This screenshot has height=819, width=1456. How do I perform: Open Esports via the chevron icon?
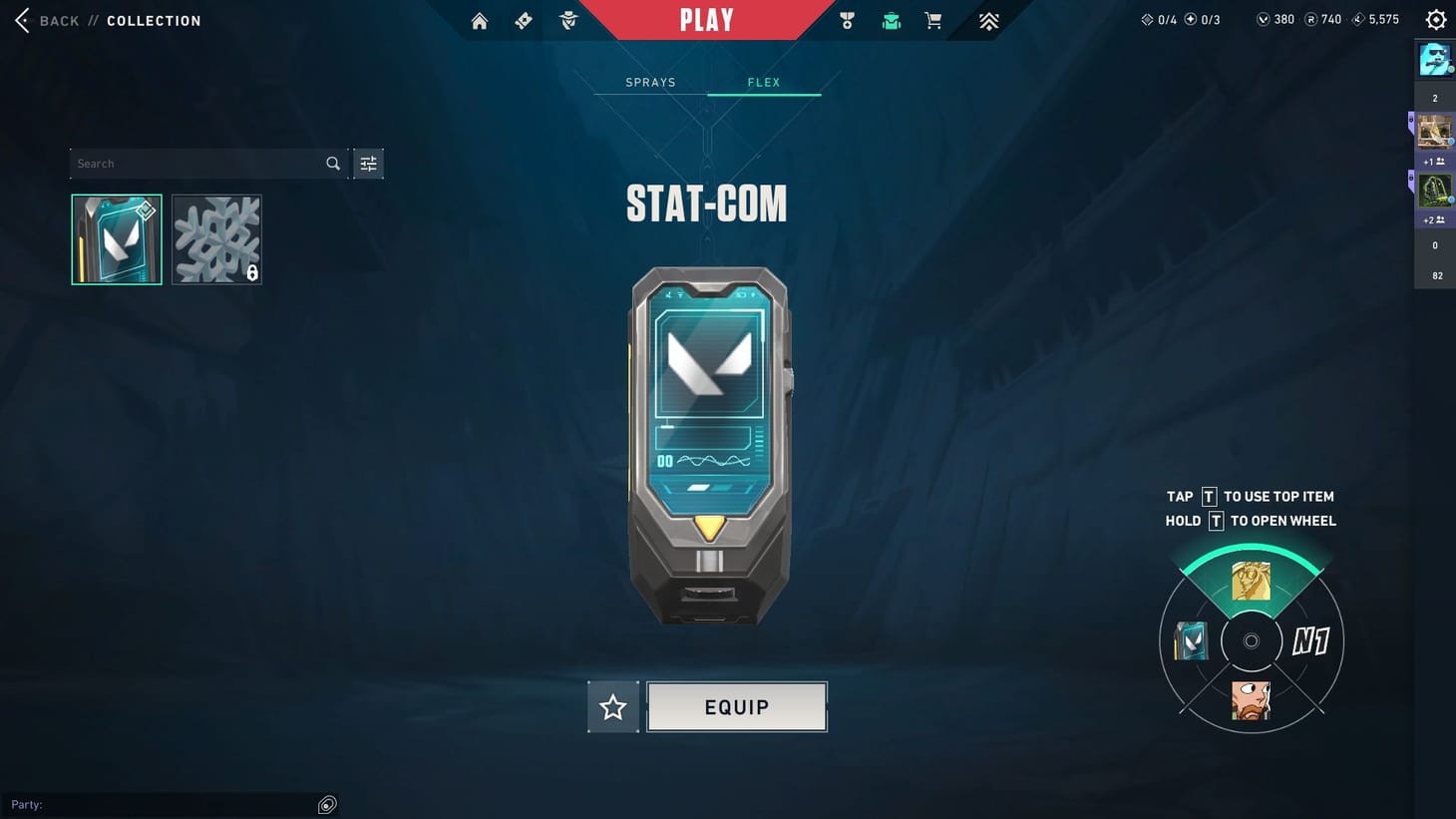tap(987, 20)
